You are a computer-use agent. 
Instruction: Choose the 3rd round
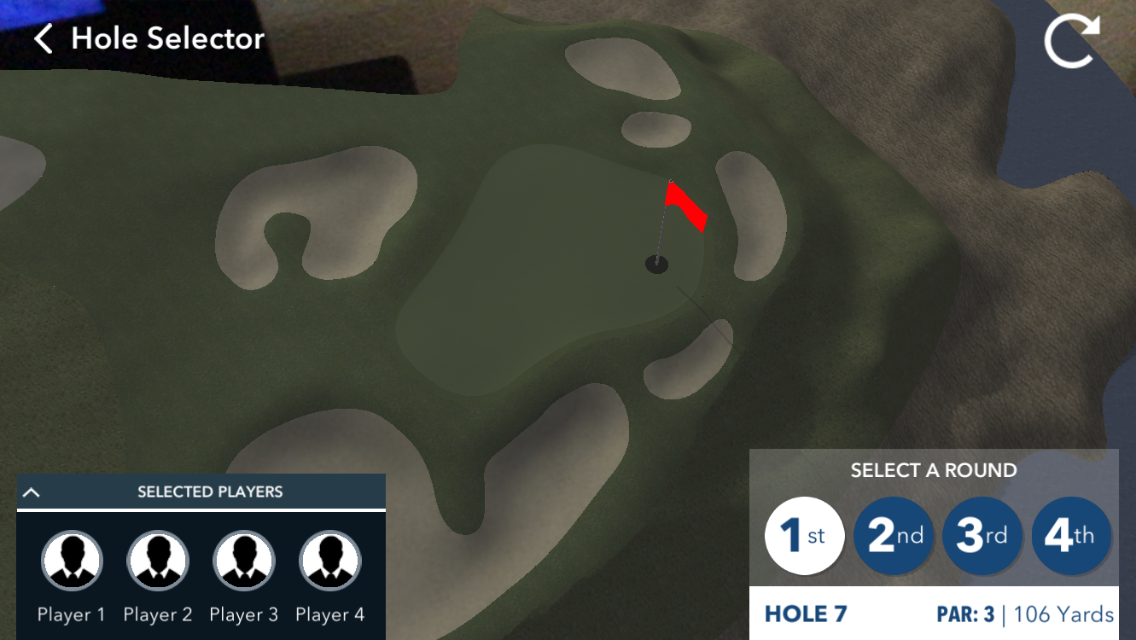981,536
